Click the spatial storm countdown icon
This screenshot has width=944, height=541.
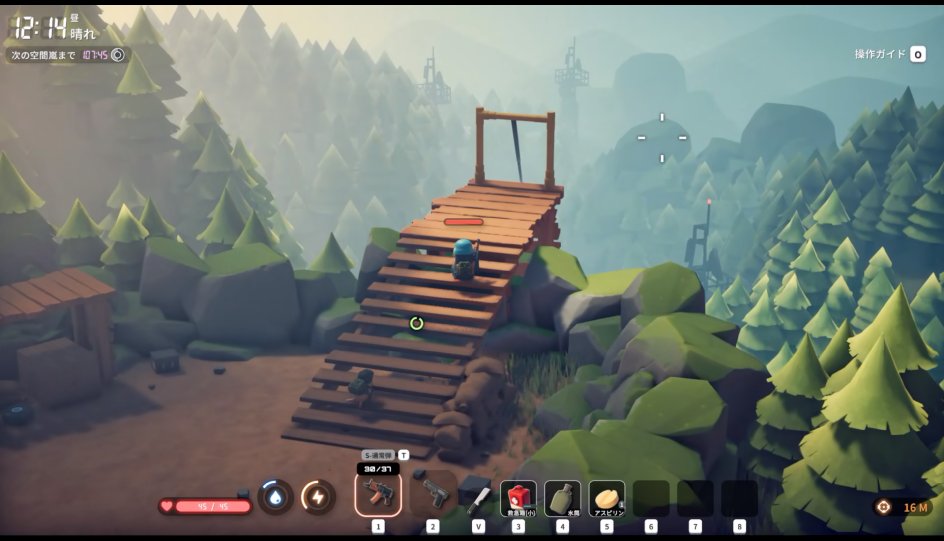tap(118, 55)
